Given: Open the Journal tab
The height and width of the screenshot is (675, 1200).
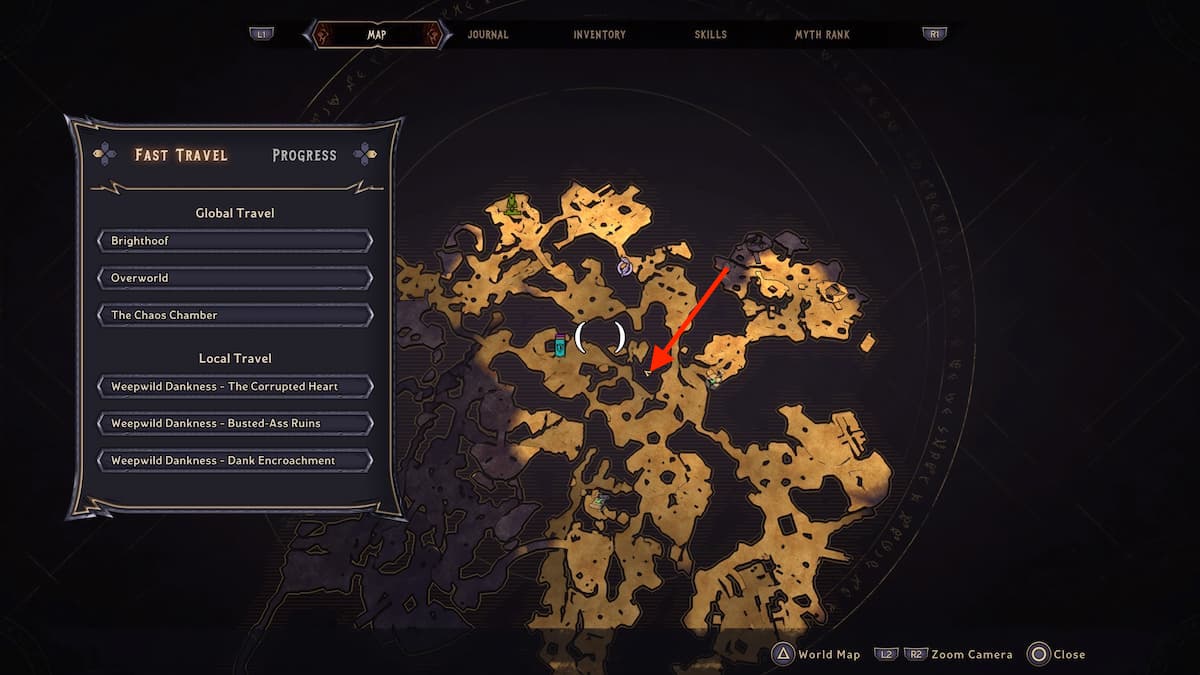Looking at the screenshot, I should pos(488,34).
